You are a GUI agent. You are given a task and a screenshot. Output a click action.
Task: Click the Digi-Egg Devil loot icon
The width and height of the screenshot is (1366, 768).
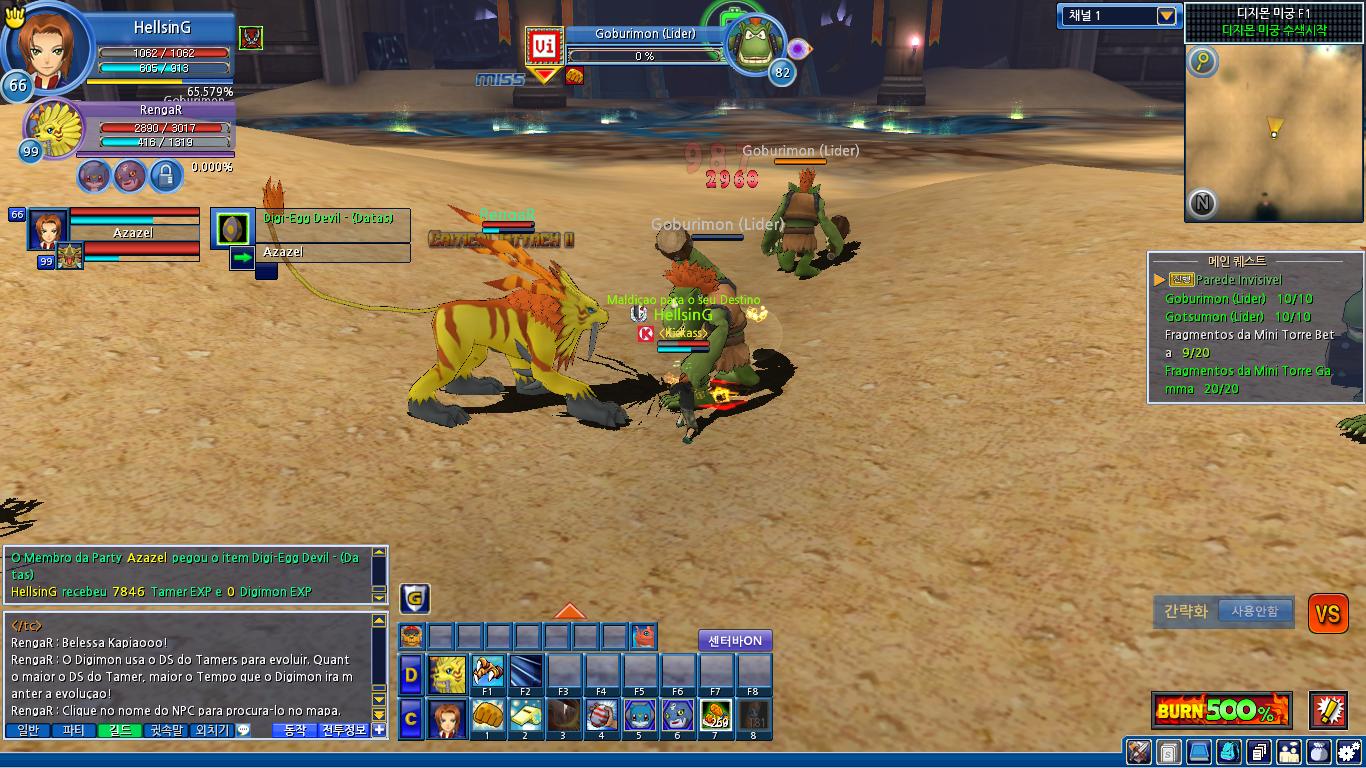pyautogui.click(x=233, y=228)
